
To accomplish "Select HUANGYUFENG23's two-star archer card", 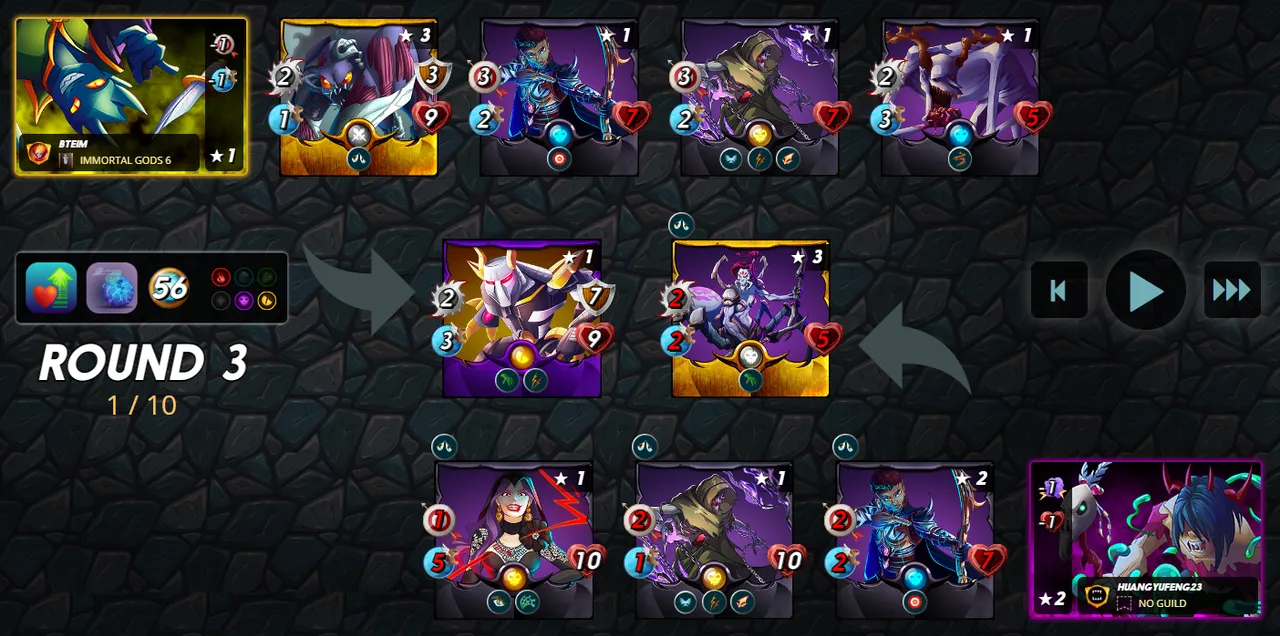I will click(x=914, y=538).
